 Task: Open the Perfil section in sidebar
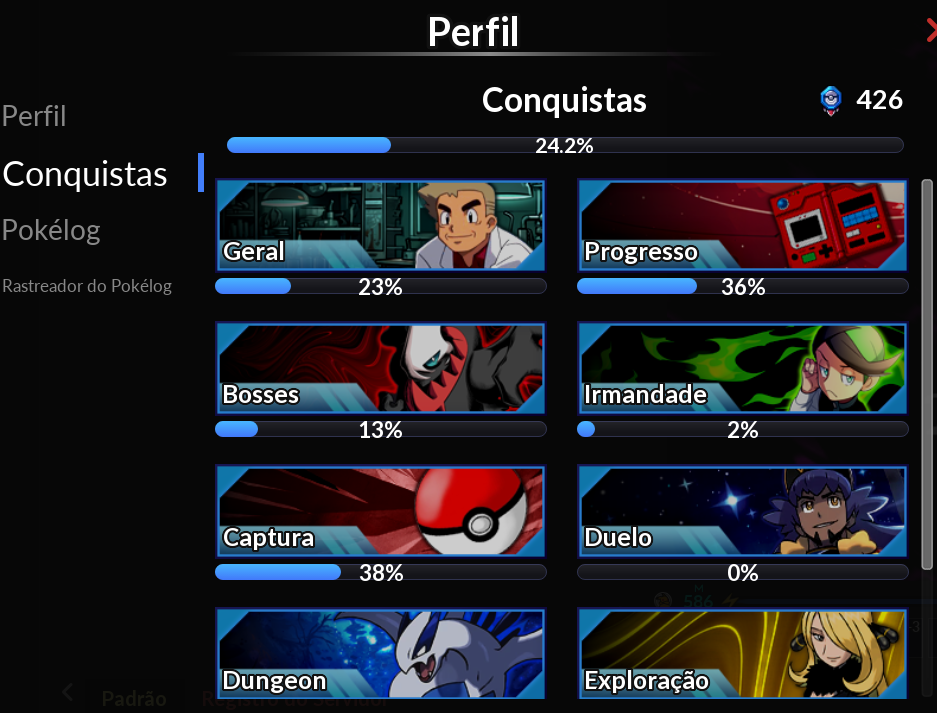(x=34, y=116)
